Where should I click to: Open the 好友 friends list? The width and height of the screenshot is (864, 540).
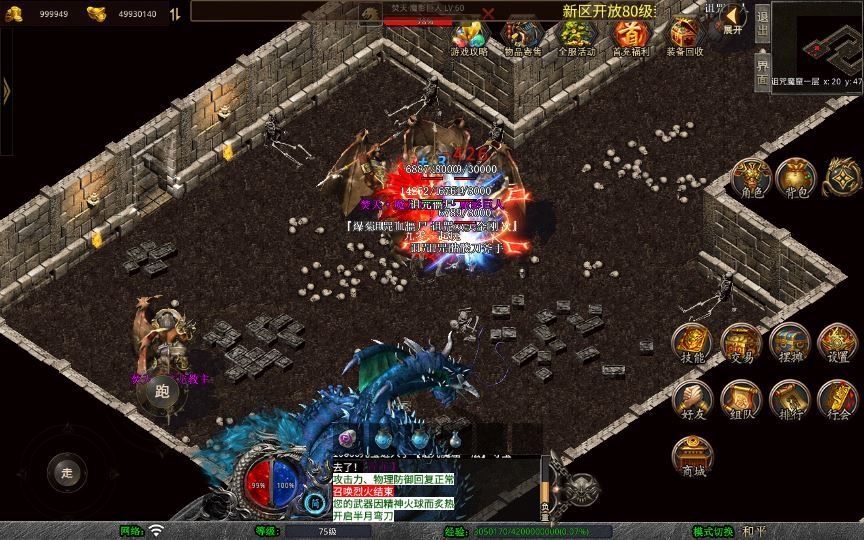(x=691, y=398)
